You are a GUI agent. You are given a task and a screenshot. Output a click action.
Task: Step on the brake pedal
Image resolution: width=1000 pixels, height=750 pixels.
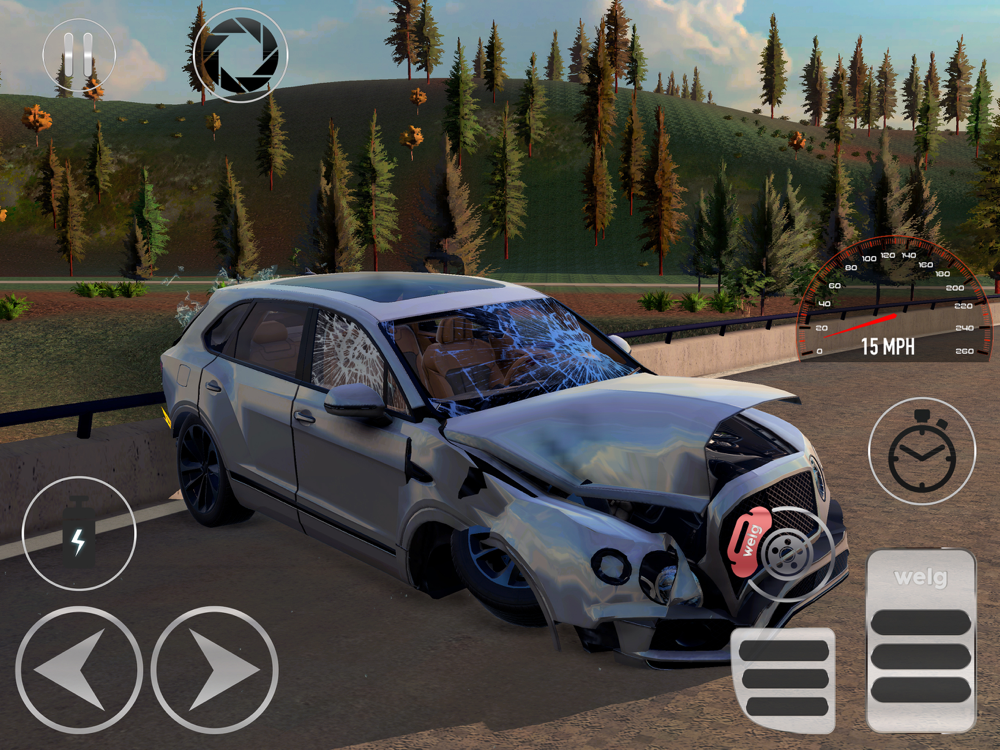coord(783,679)
